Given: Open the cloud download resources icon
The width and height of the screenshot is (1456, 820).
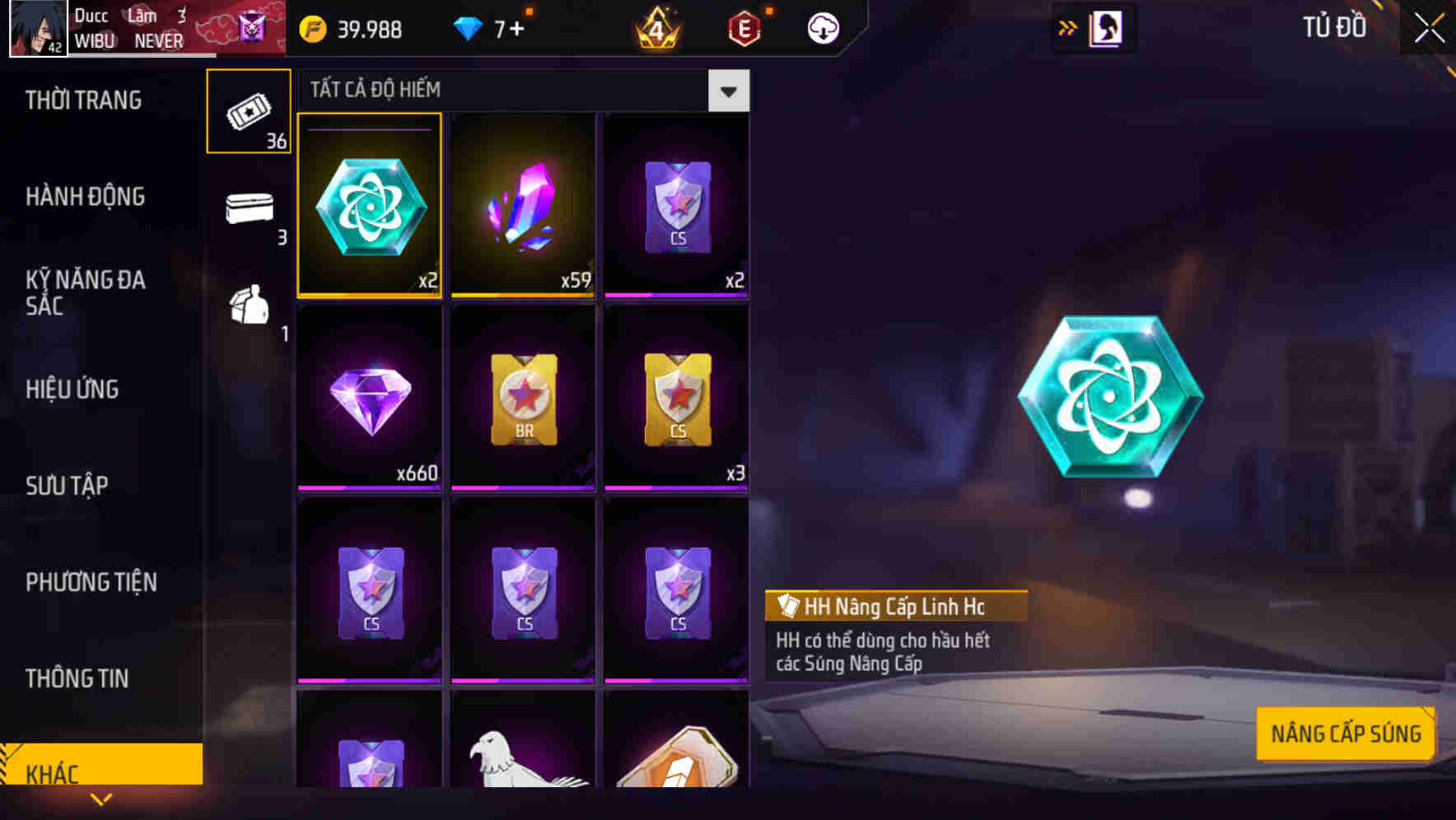Looking at the screenshot, I should coord(821,27).
